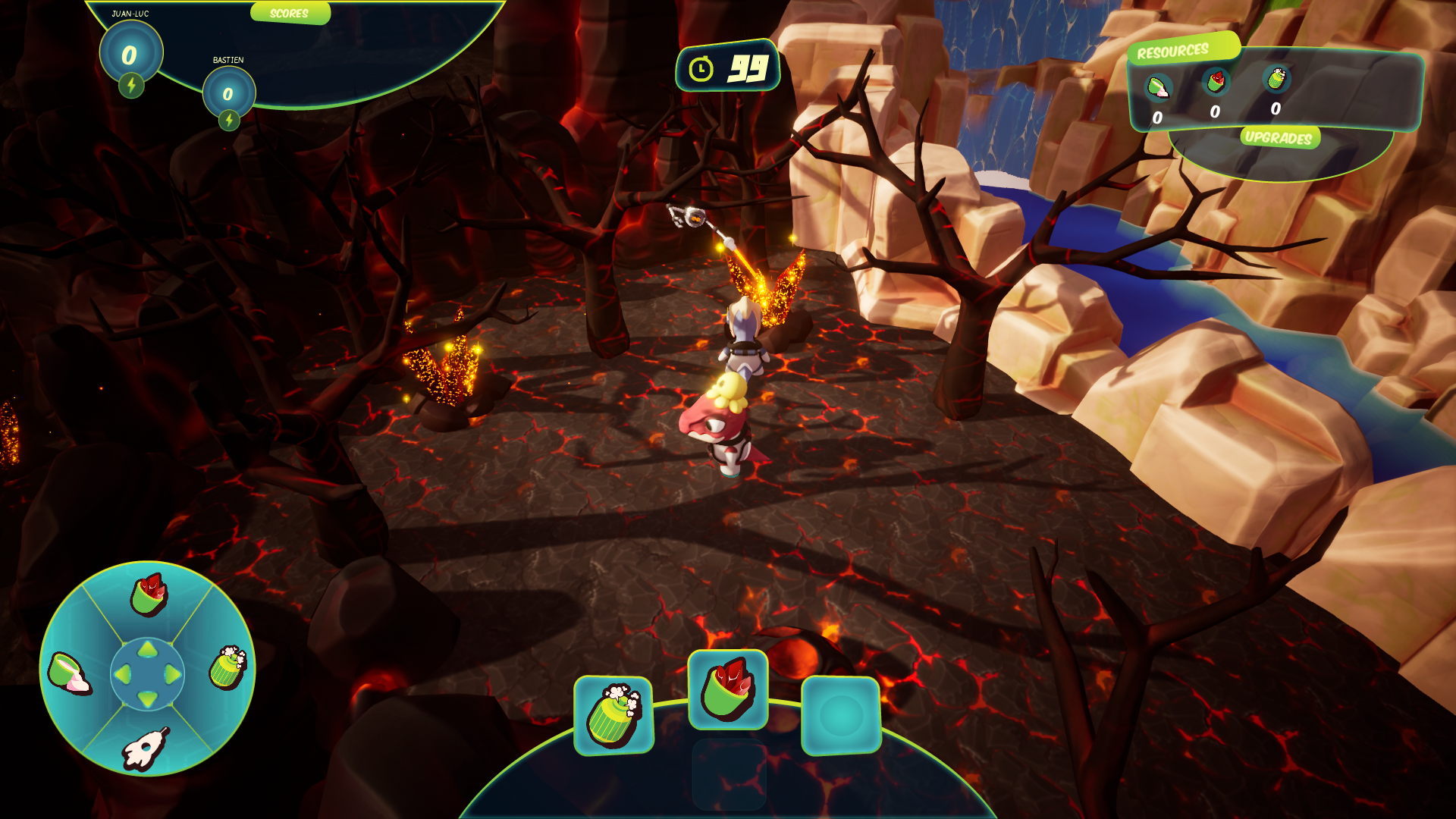The width and height of the screenshot is (1456, 819).
Task: Click the Resources panel header
Action: (x=1172, y=52)
